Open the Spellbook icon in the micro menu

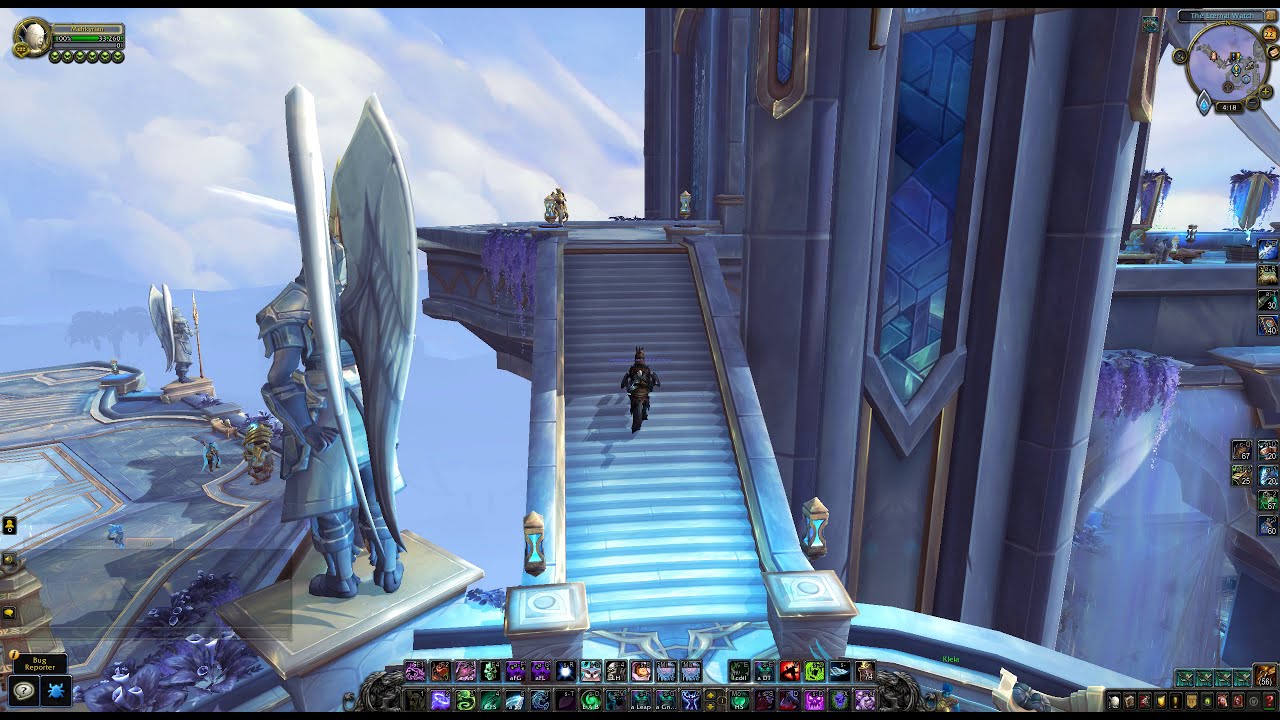[x=1130, y=700]
